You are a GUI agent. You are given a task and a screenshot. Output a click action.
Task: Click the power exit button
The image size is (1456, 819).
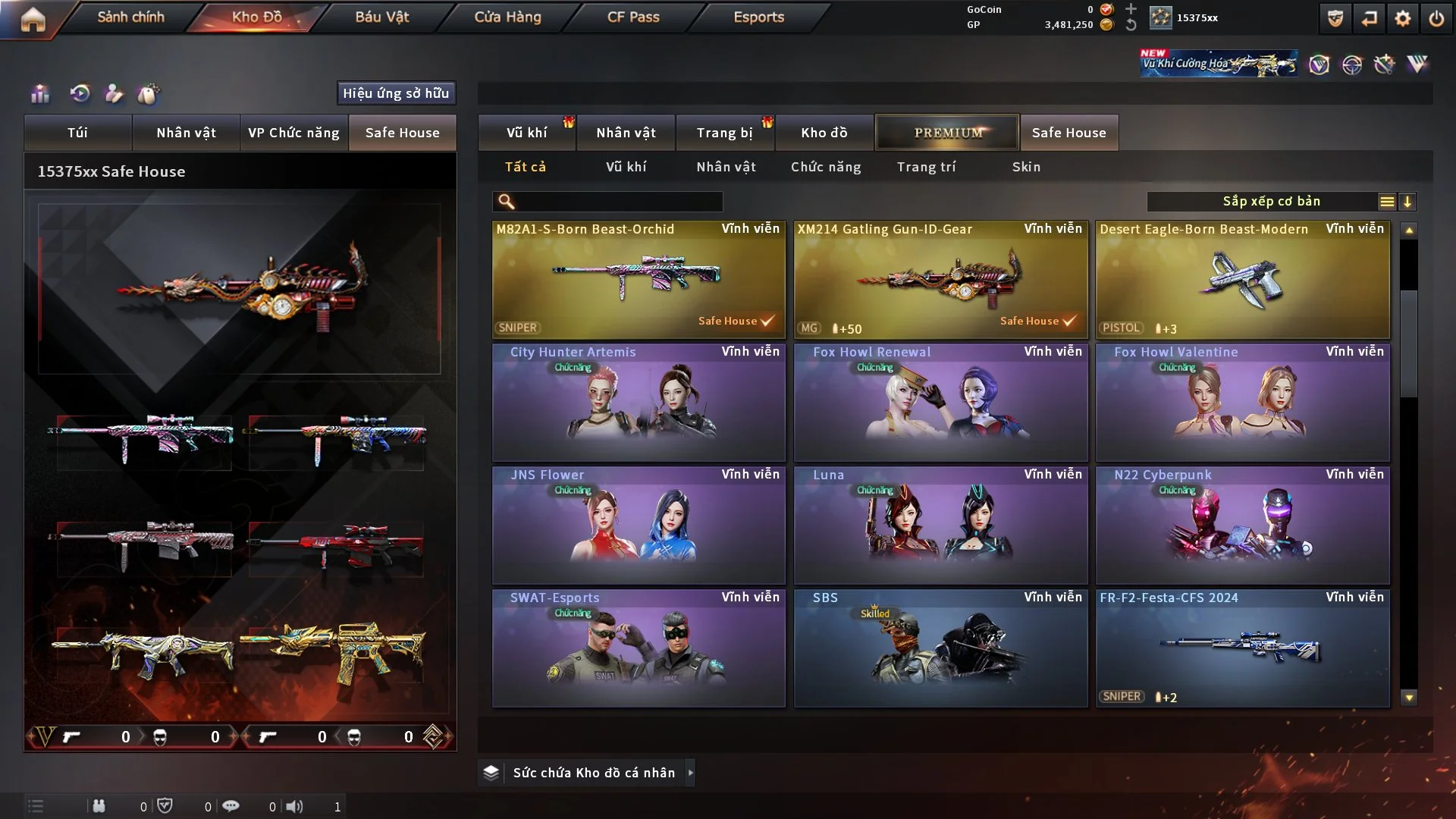coord(1436,18)
